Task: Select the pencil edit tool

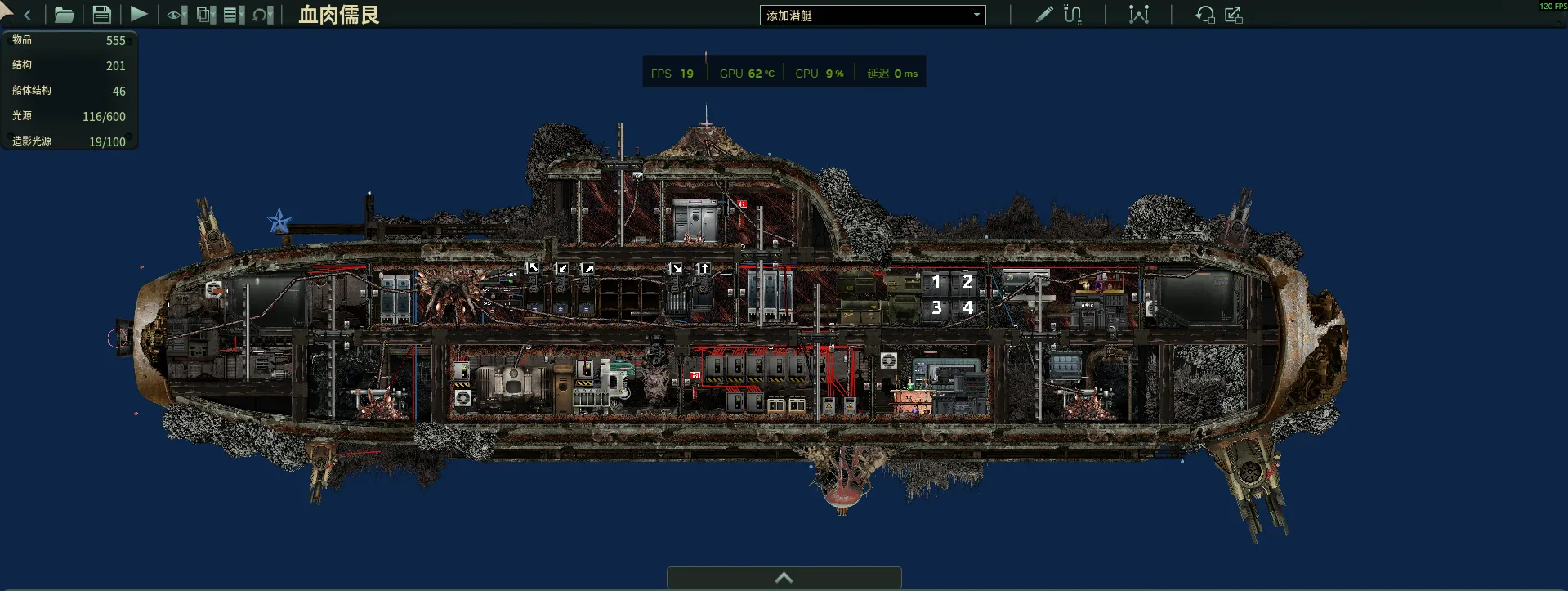Action: pyautogui.click(x=1043, y=15)
